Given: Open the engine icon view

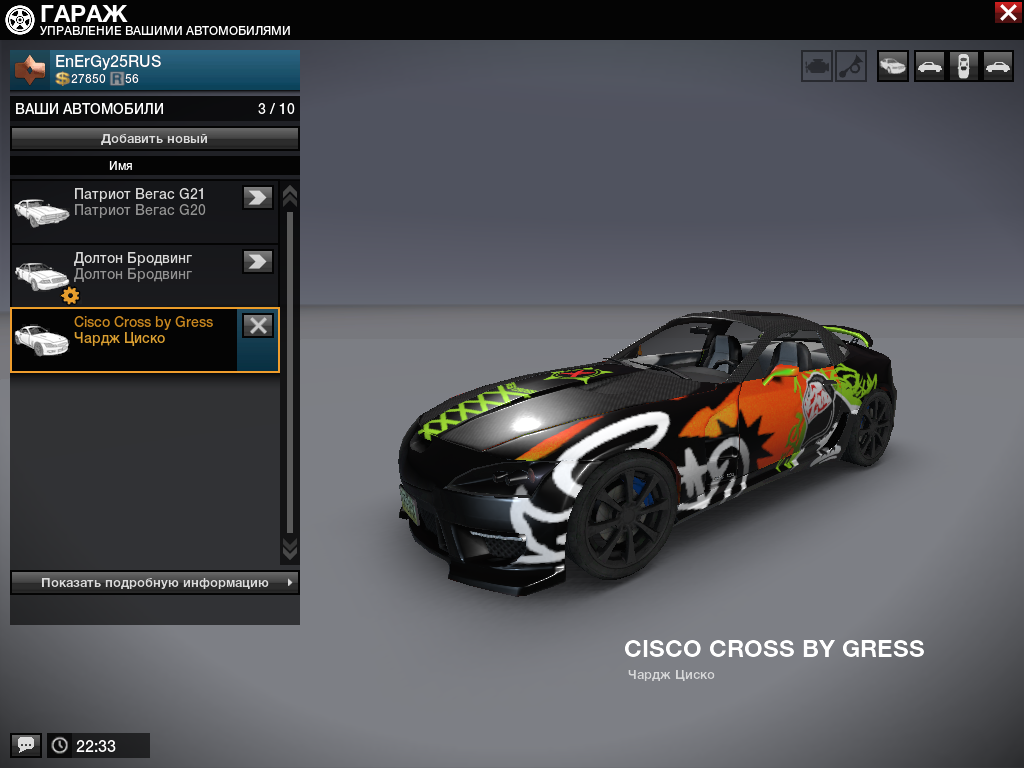Looking at the screenshot, I should (x=817, y=66).
